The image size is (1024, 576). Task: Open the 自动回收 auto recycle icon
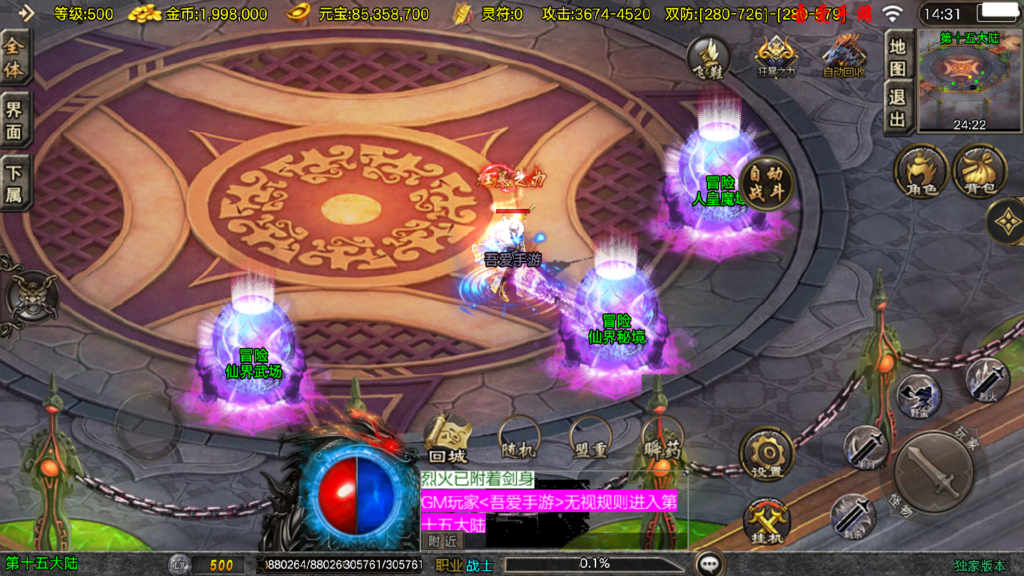coord(843,58)
